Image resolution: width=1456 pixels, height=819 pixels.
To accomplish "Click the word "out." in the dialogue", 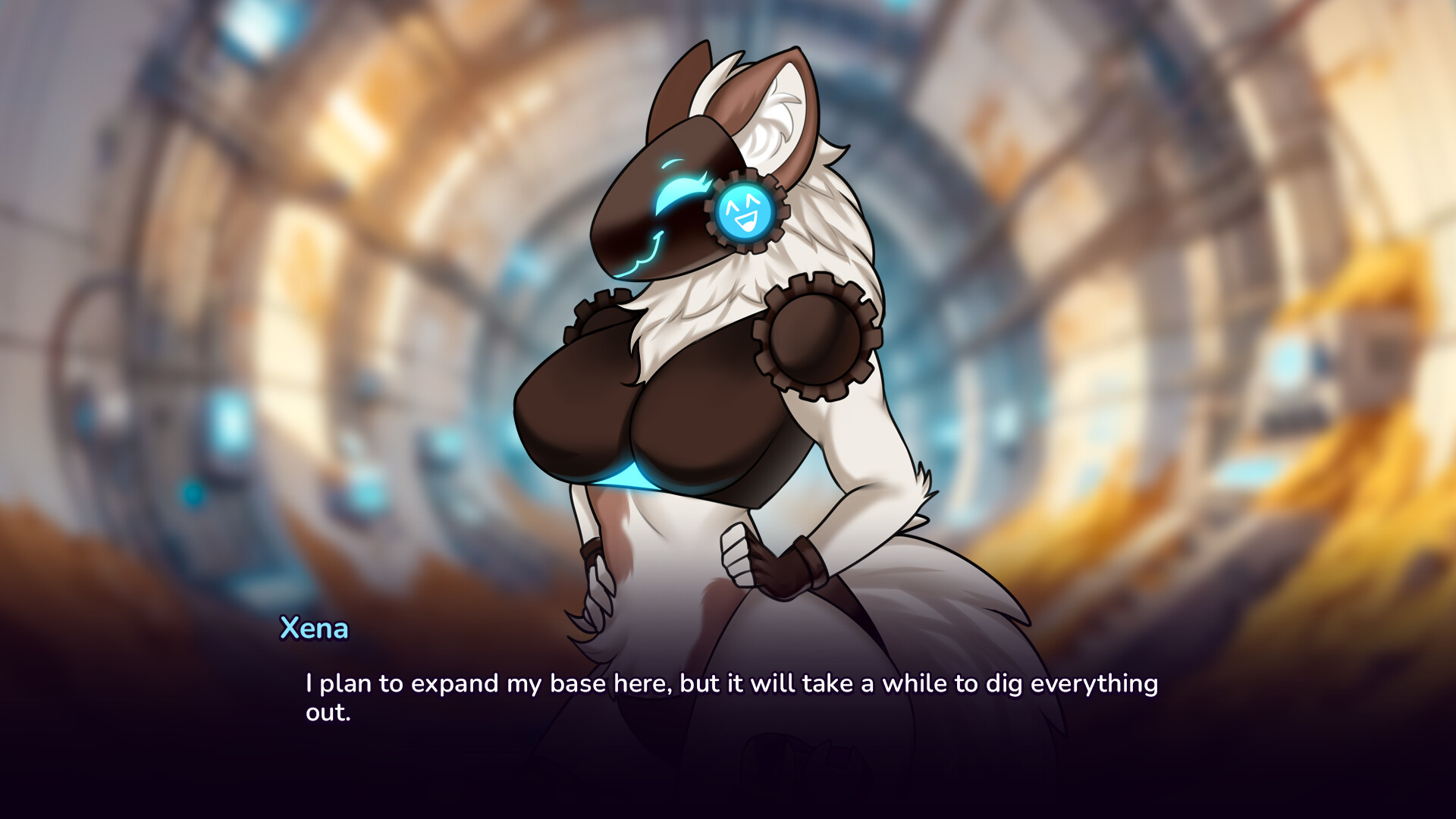I will [326, 713].
